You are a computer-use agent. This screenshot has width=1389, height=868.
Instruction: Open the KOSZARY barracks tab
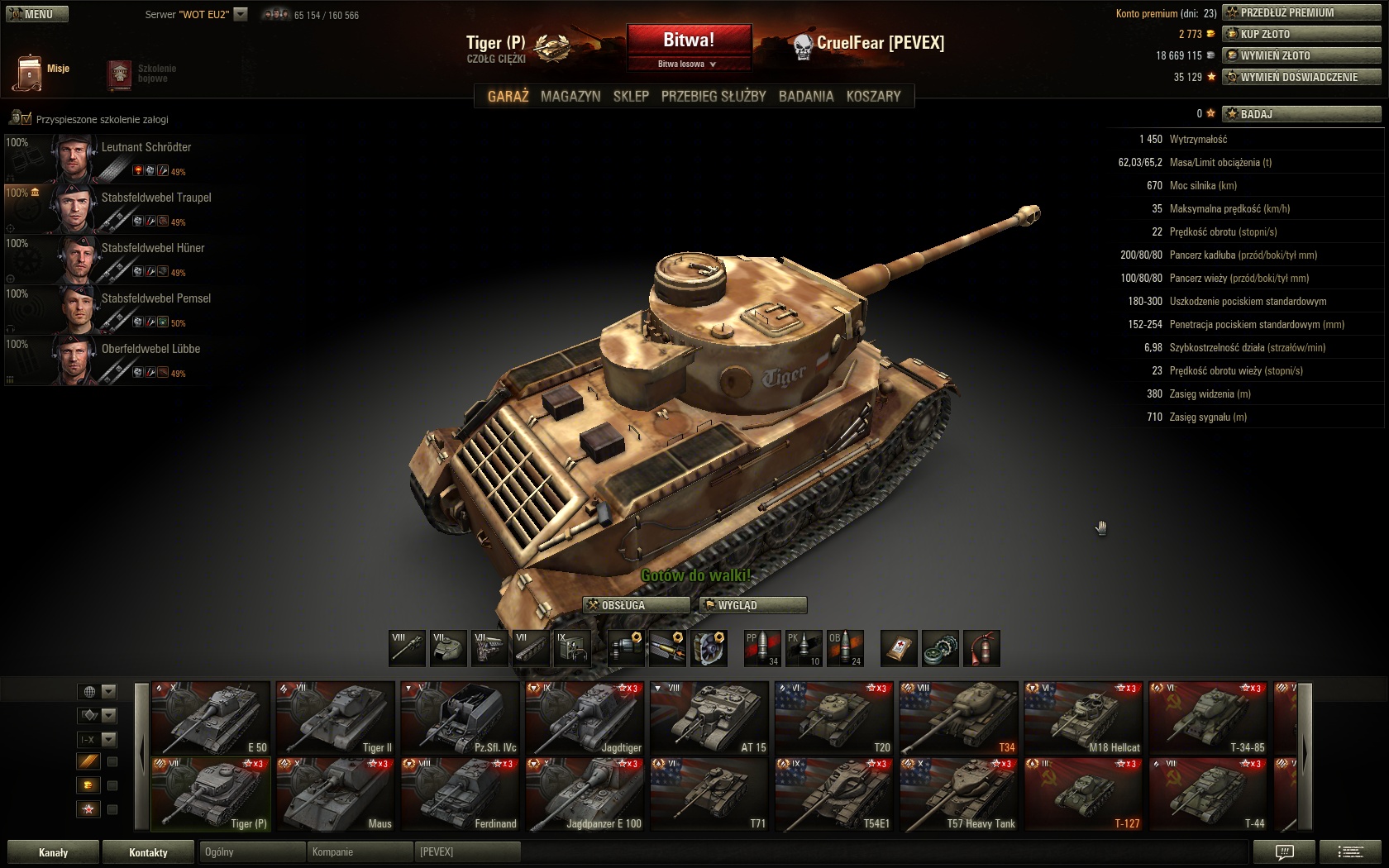click(x=873, y=96)
